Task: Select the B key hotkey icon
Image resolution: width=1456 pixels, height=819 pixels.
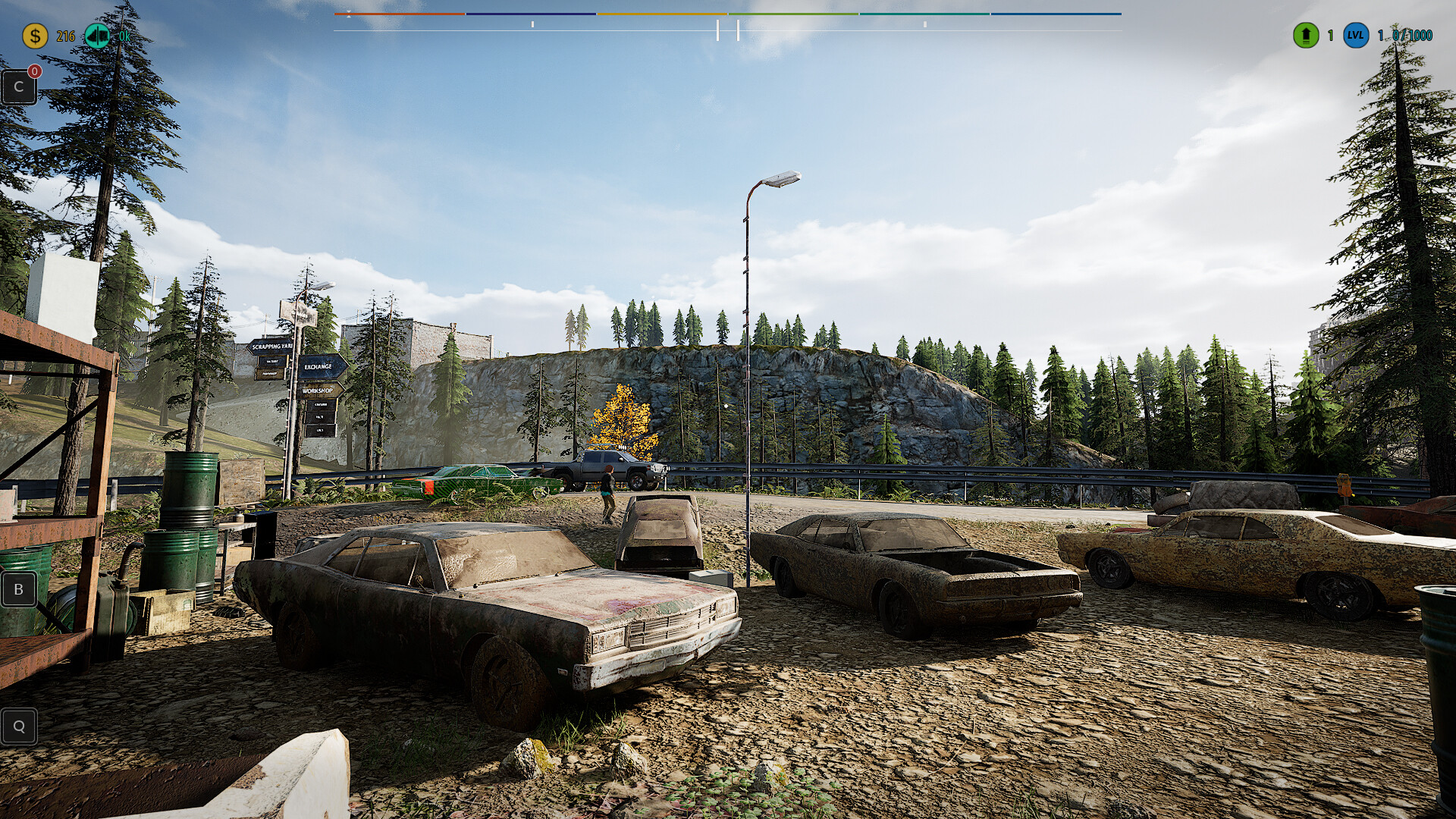Action: (18, 589)
